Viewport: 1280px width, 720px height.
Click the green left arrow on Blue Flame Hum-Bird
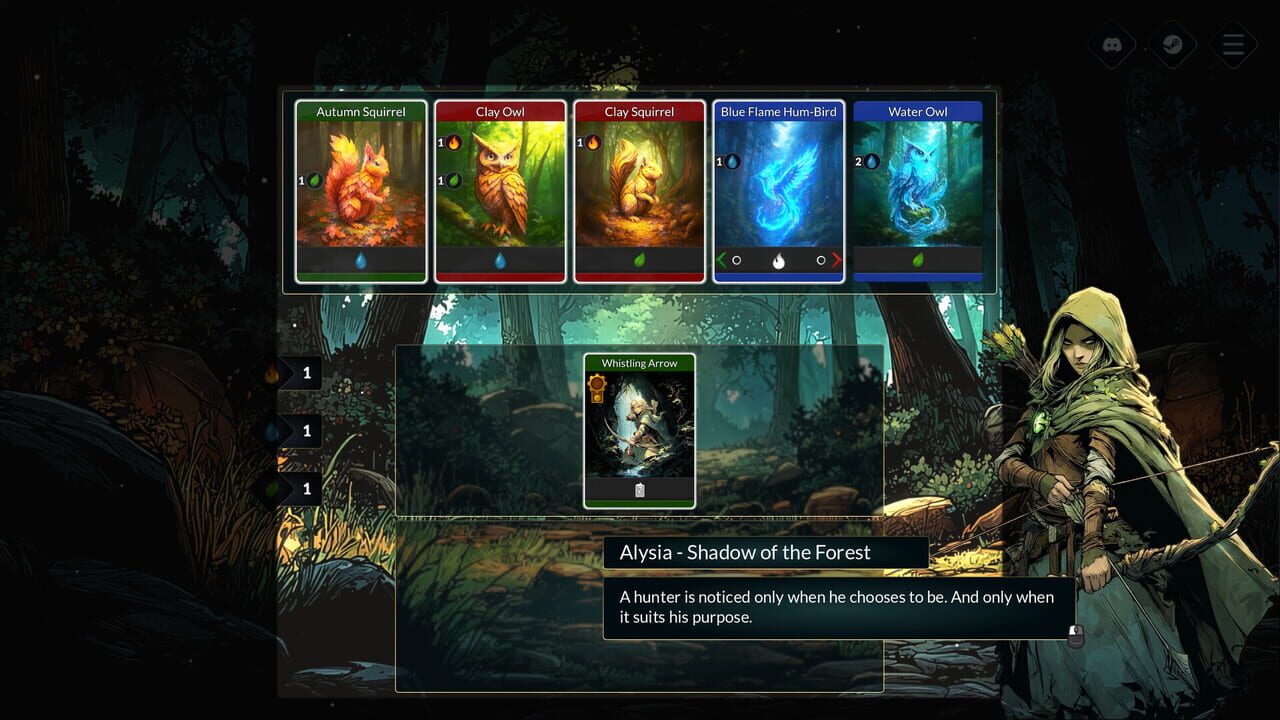[723, 258]
